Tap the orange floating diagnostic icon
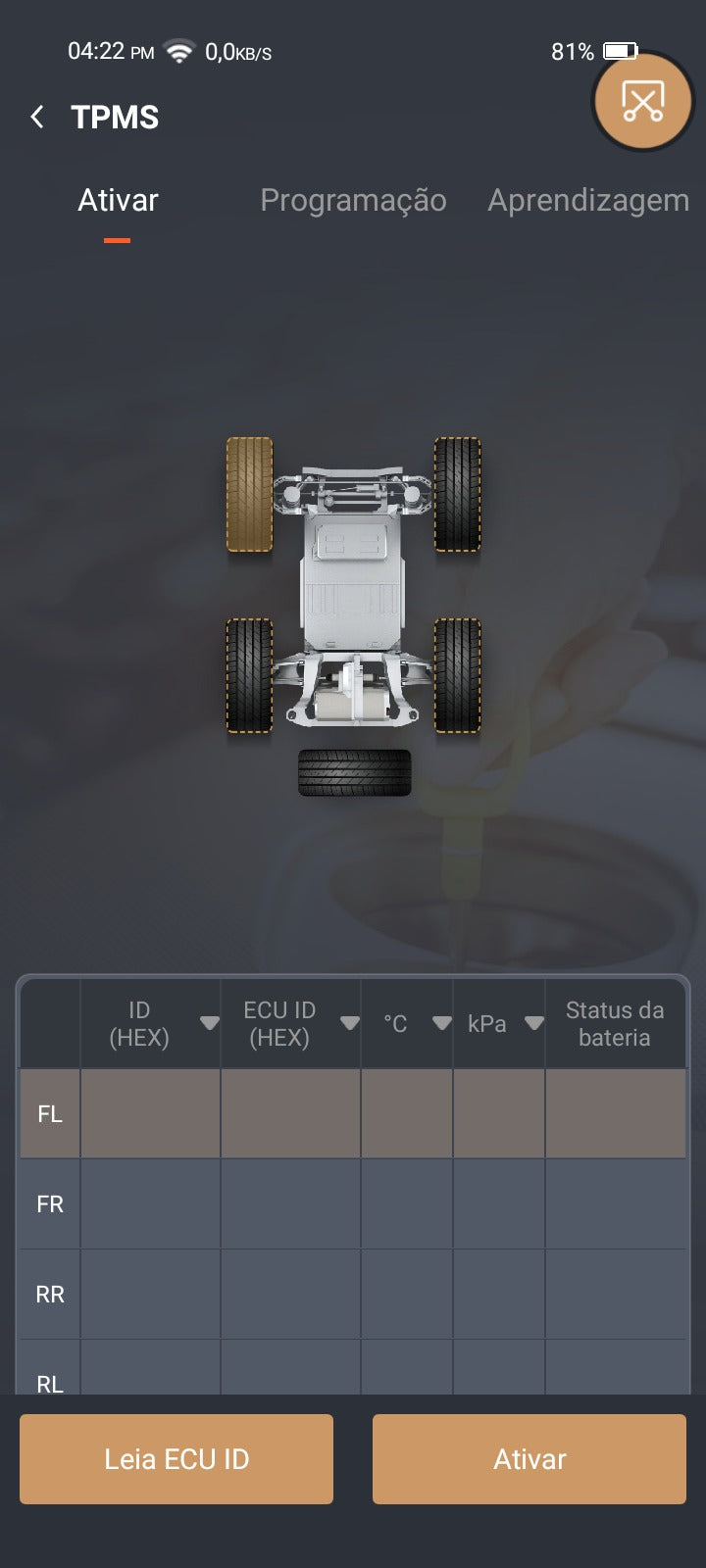 pos(642,101)
